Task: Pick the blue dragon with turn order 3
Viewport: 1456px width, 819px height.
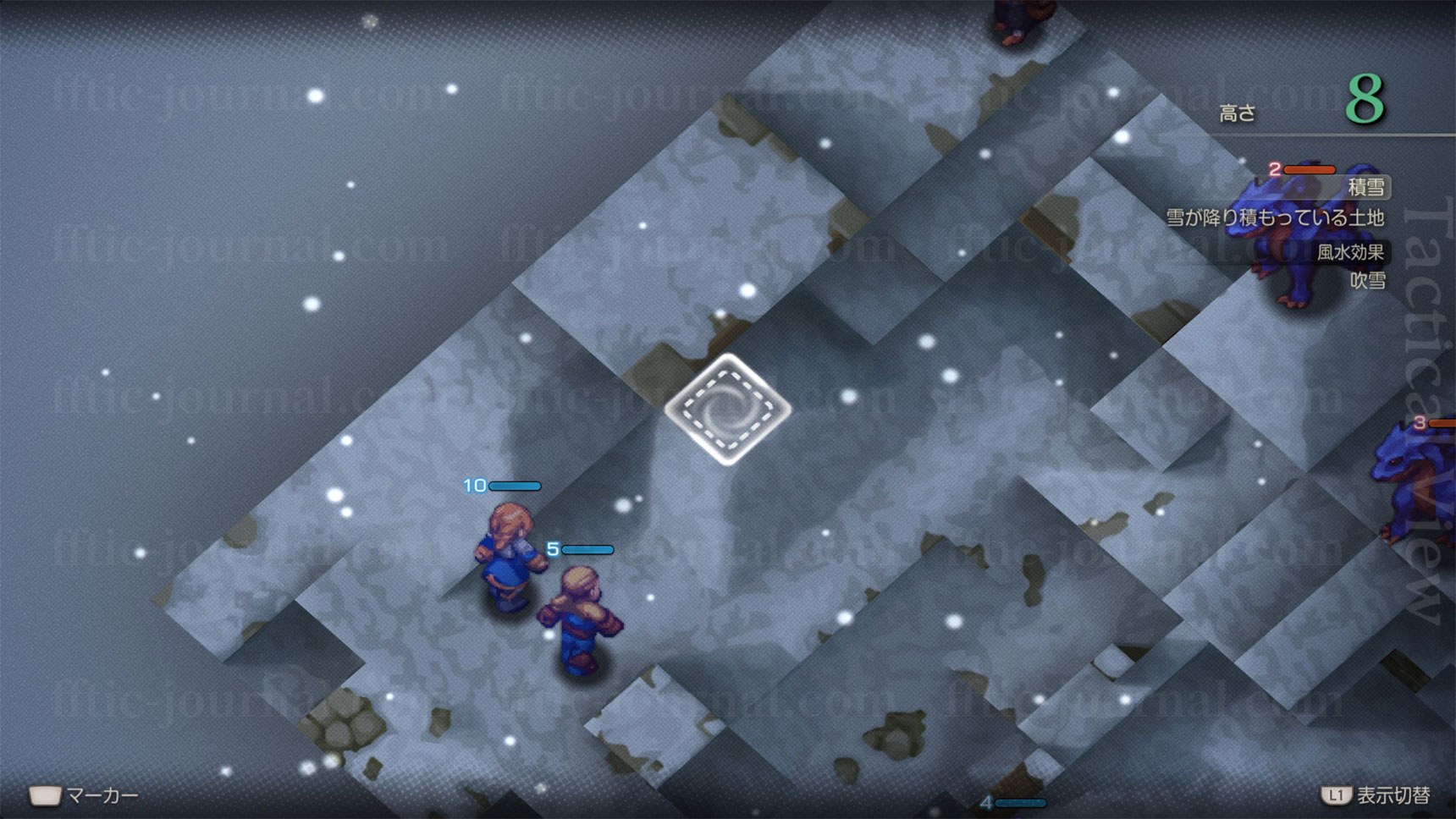Action: pyautogui.click(x=1415, y=482)
